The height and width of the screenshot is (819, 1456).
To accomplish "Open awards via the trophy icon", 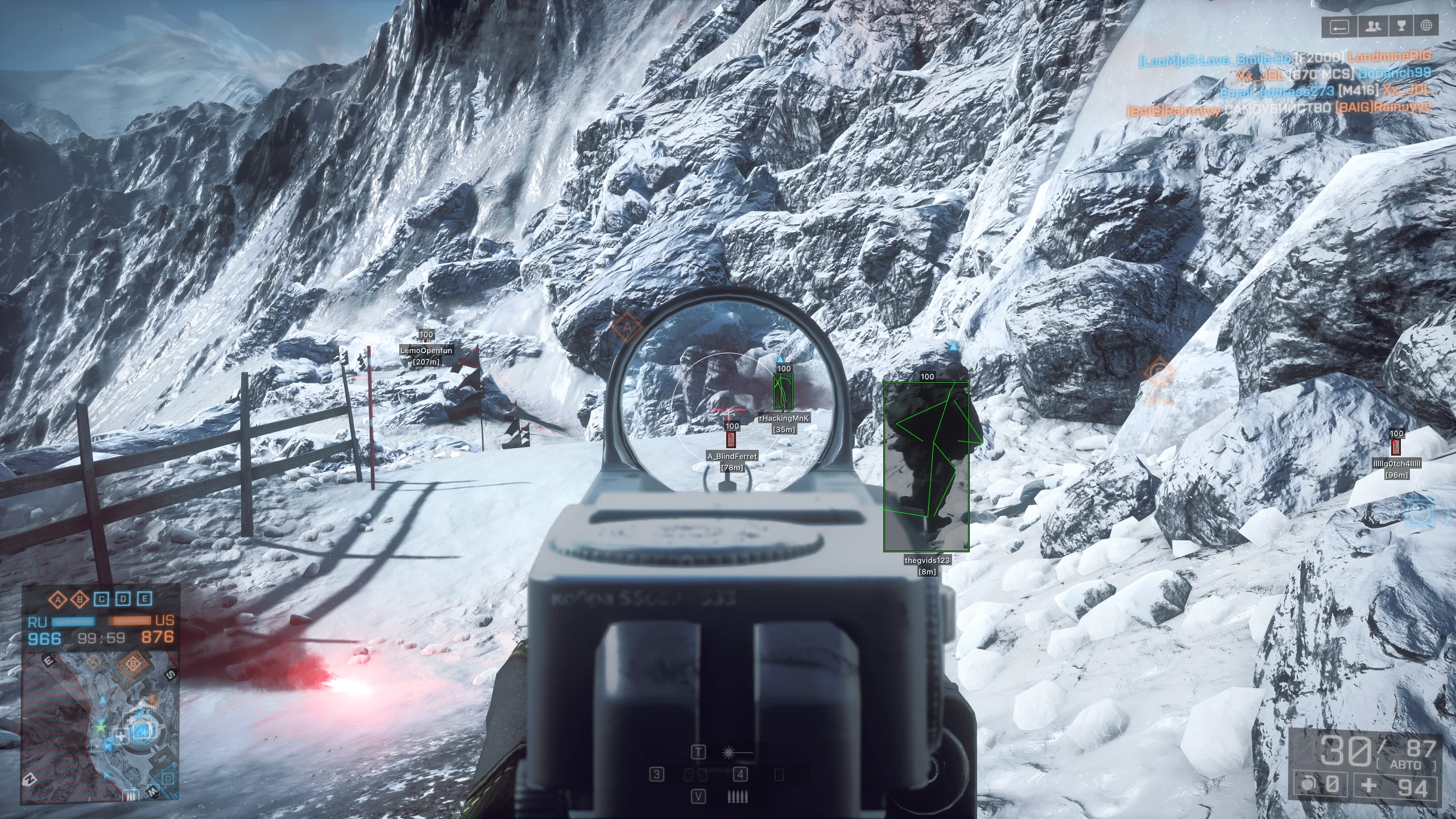I will point(1401,26).
